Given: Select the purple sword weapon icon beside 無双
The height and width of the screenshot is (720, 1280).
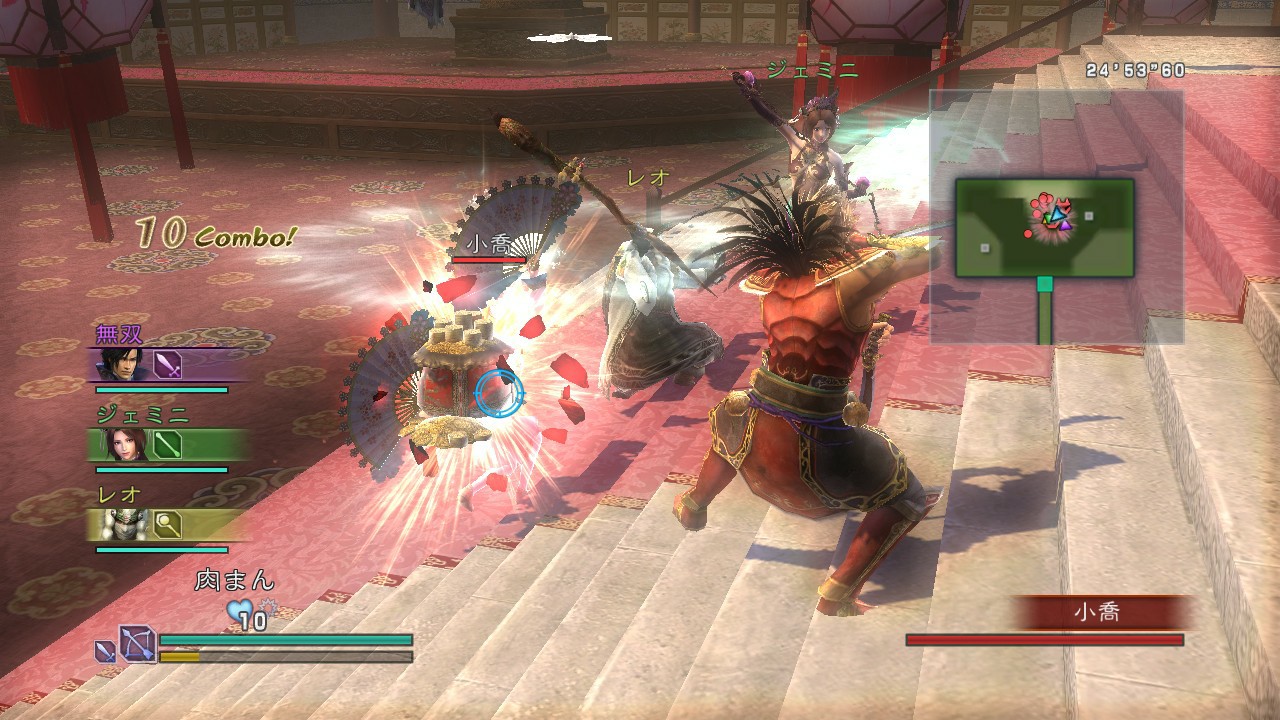Looking at the screenshot, I should tap(167, 365).
